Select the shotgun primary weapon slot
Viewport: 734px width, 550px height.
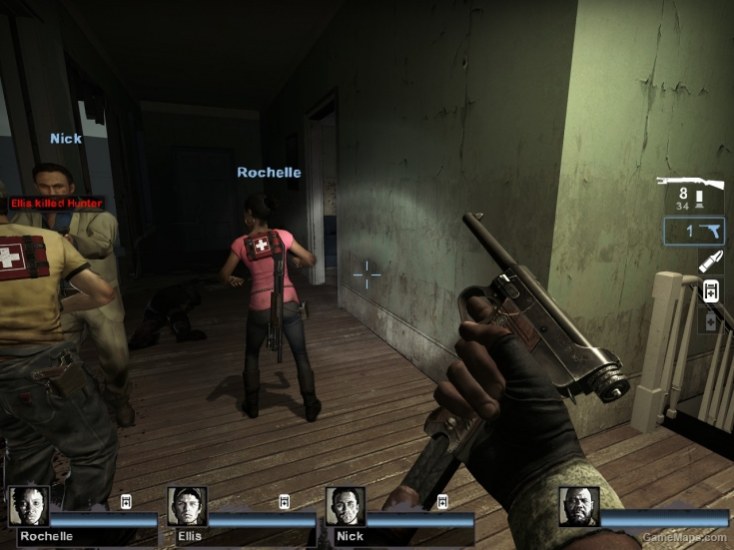[690, 194]
